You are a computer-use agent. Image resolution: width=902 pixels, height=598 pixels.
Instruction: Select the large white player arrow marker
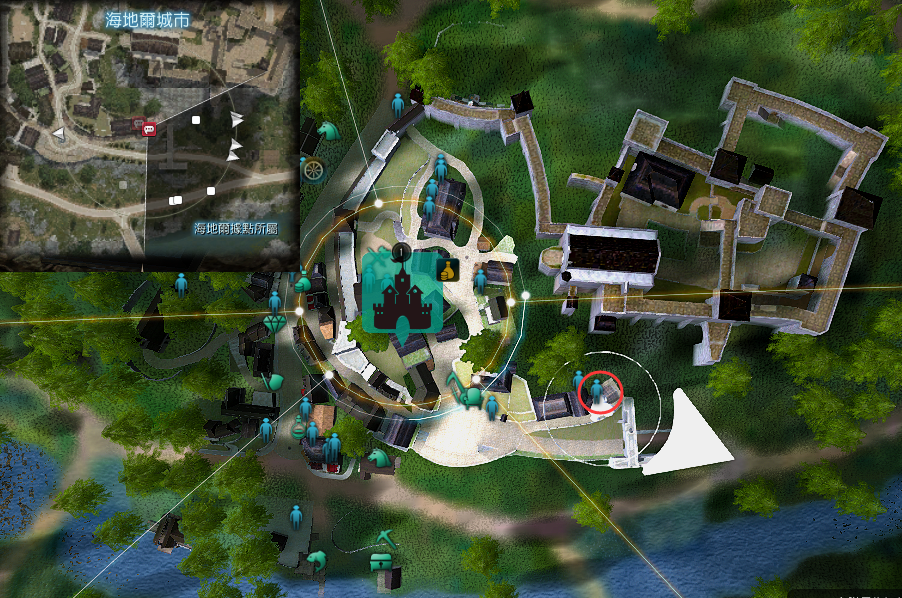tap(687, 433)
